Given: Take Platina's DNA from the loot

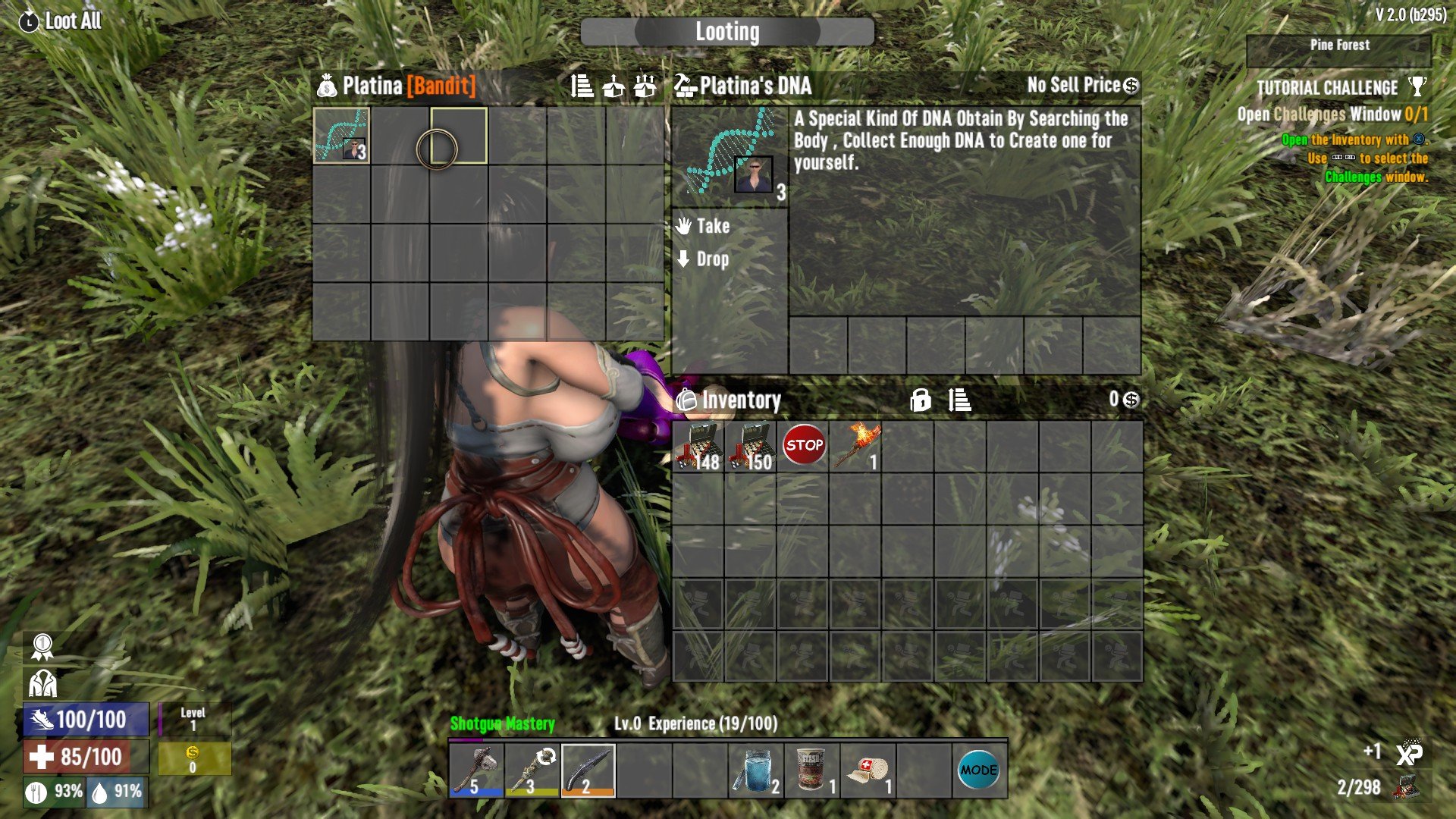Looking at the screenshot, I should 712,226.
